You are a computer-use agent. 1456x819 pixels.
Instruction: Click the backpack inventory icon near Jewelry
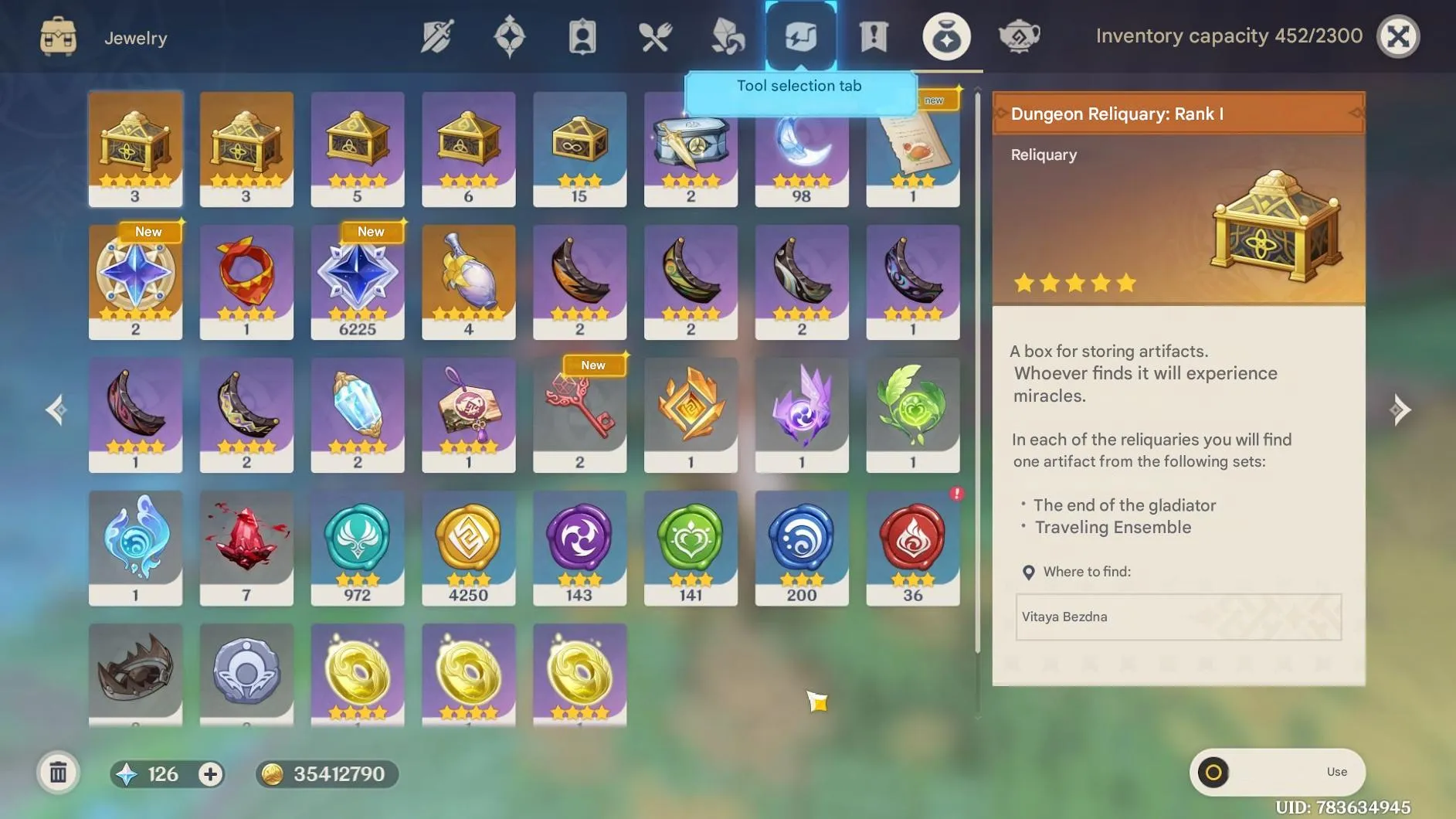[x=58, y=36]
